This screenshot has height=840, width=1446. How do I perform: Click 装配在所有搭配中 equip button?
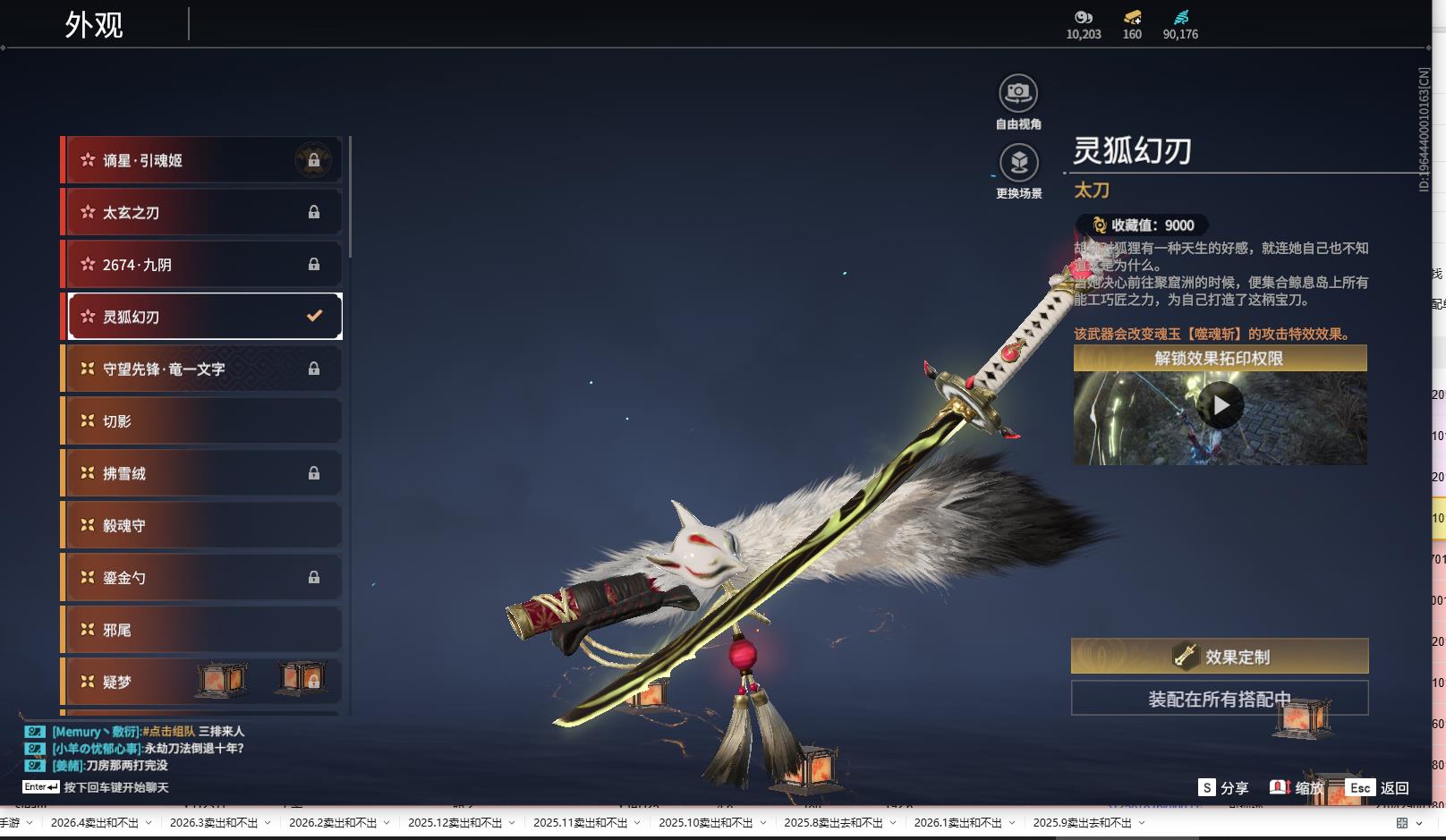(1220, 699)
